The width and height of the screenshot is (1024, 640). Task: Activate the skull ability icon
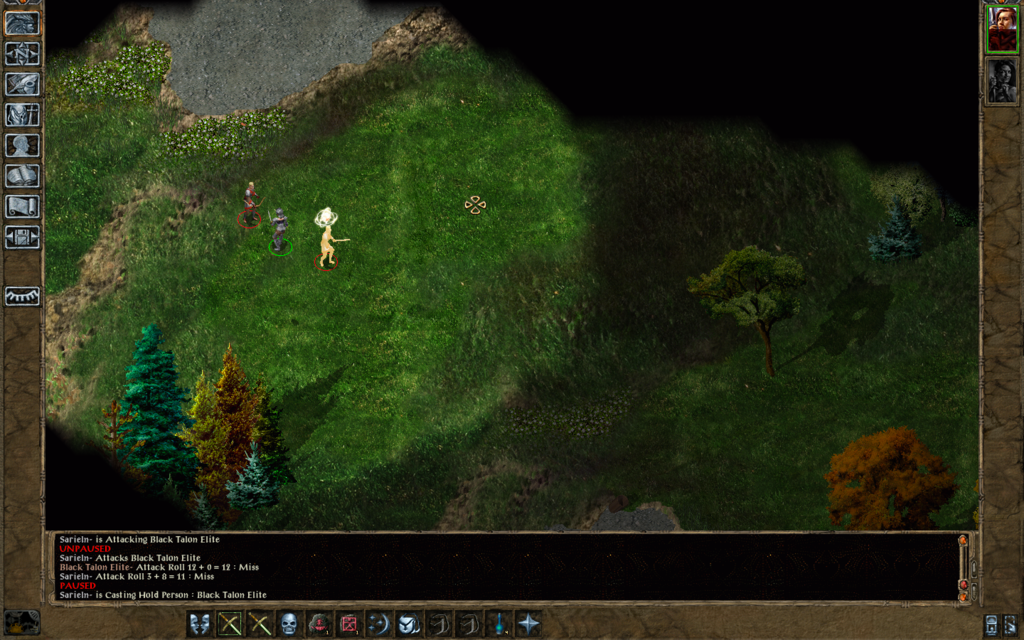coord(290,624)
